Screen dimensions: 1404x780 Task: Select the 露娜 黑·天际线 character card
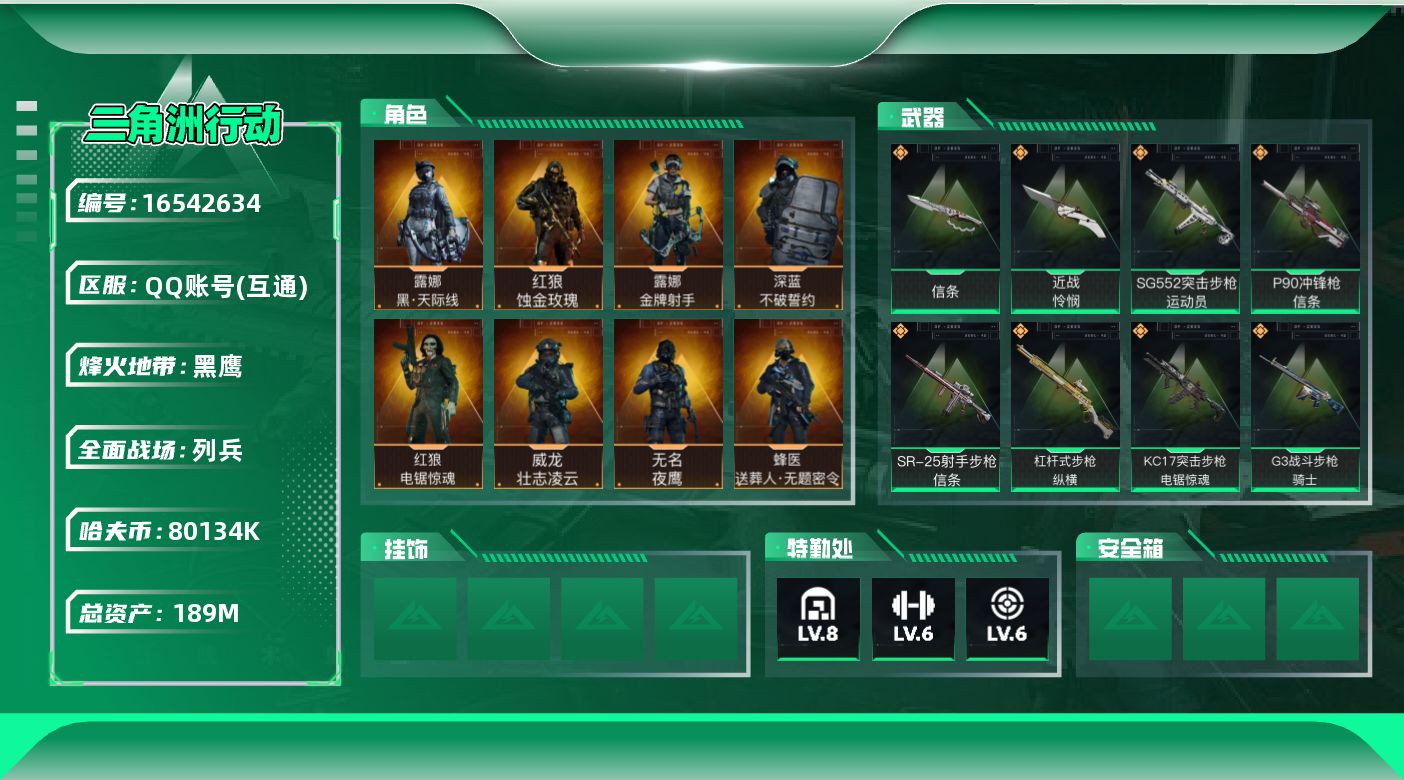coord(428,225)
